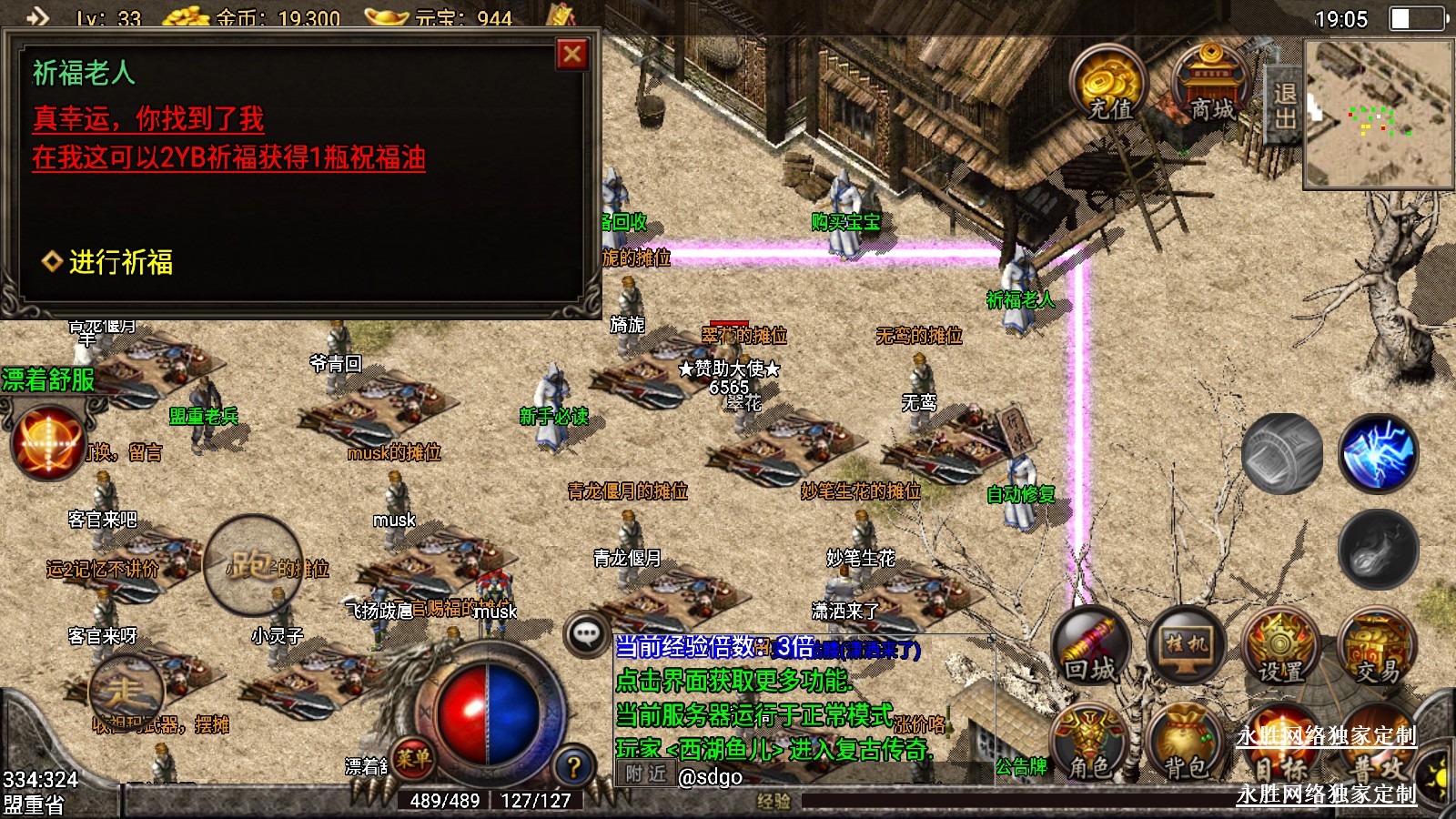Click the 退出 exit button
The image size is (1456, 819).
(1284, 106)
